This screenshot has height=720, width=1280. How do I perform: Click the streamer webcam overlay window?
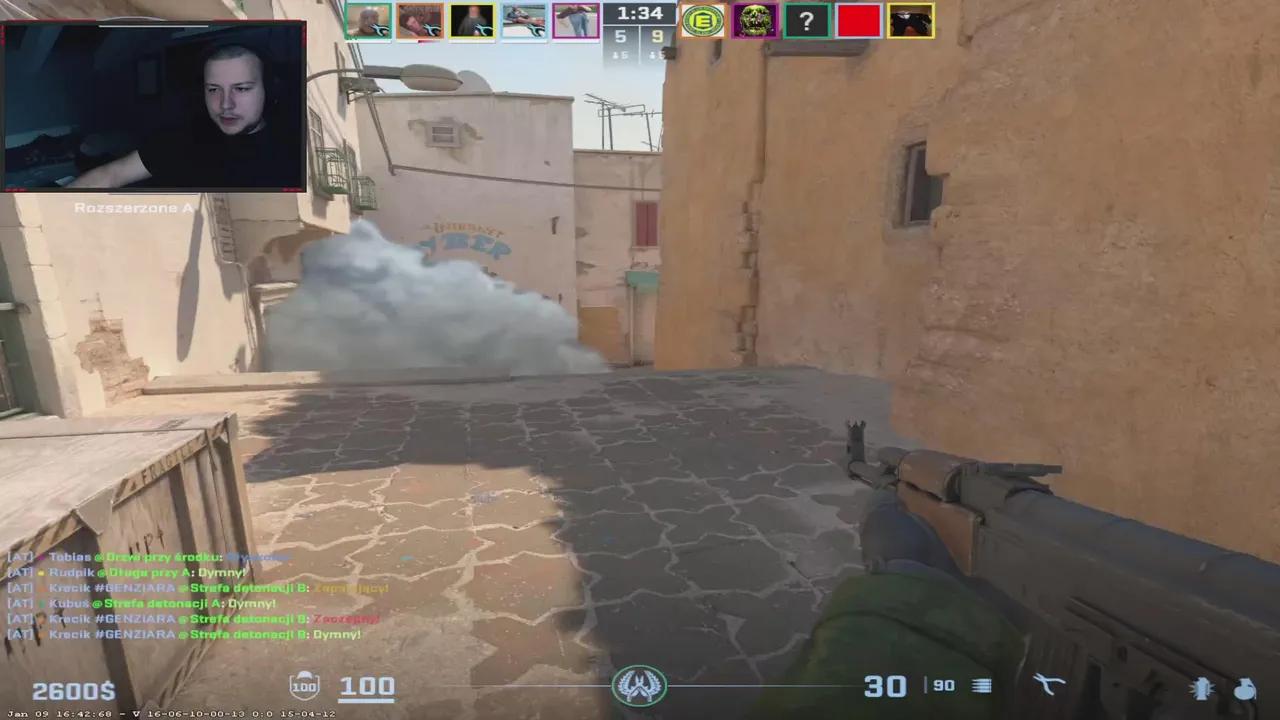tap(155, 105)
